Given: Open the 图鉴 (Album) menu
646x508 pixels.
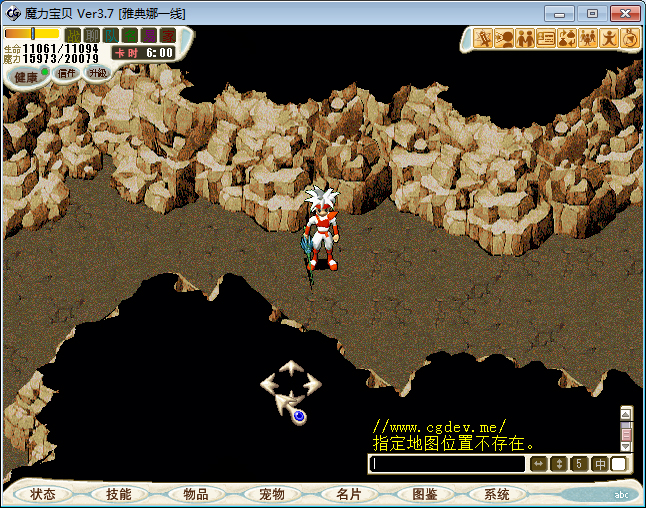Looking at the screenshot, I should click(424, 494).
